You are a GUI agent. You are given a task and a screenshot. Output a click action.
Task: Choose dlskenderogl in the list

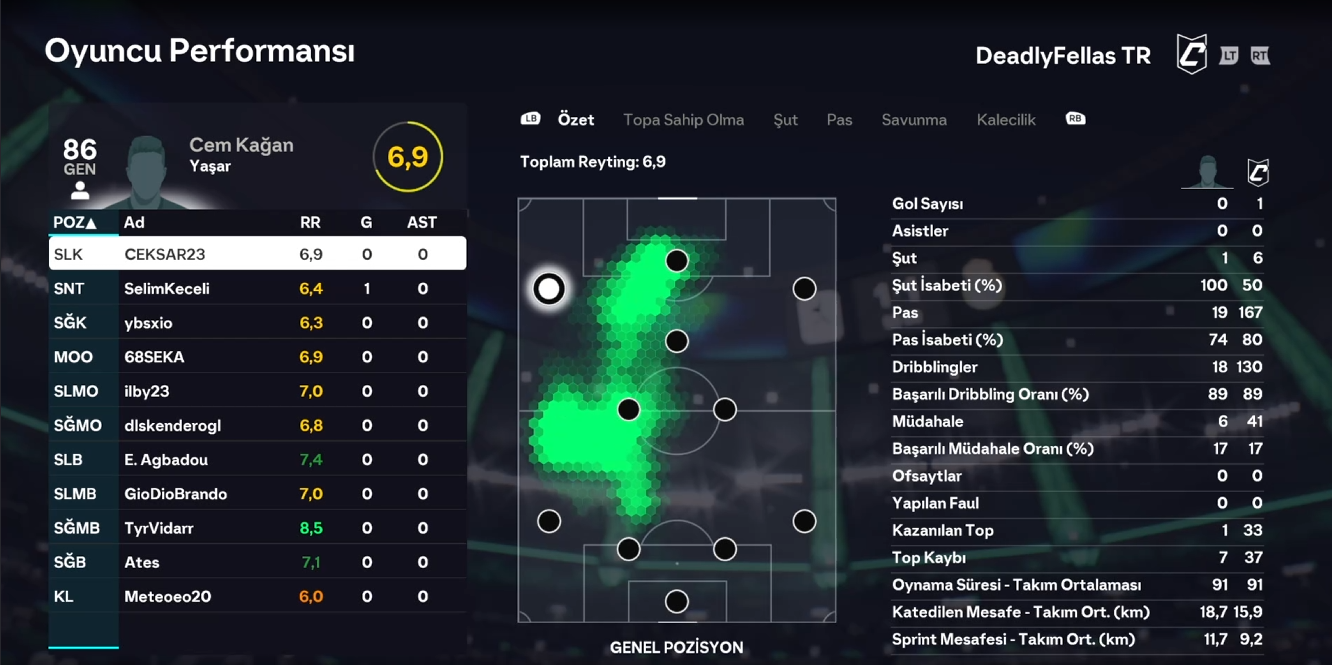pos(257,426)
